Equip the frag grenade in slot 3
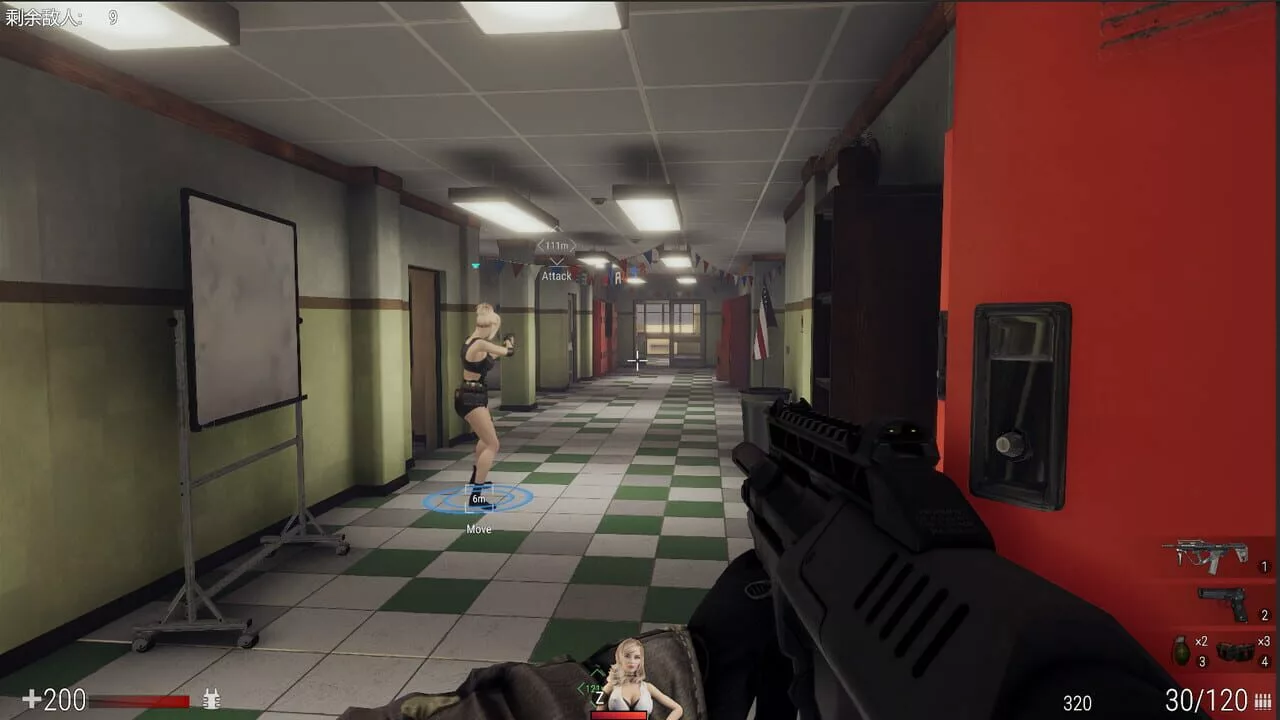This screenshot has width=1280, height=720. [x=1181, y=651]
